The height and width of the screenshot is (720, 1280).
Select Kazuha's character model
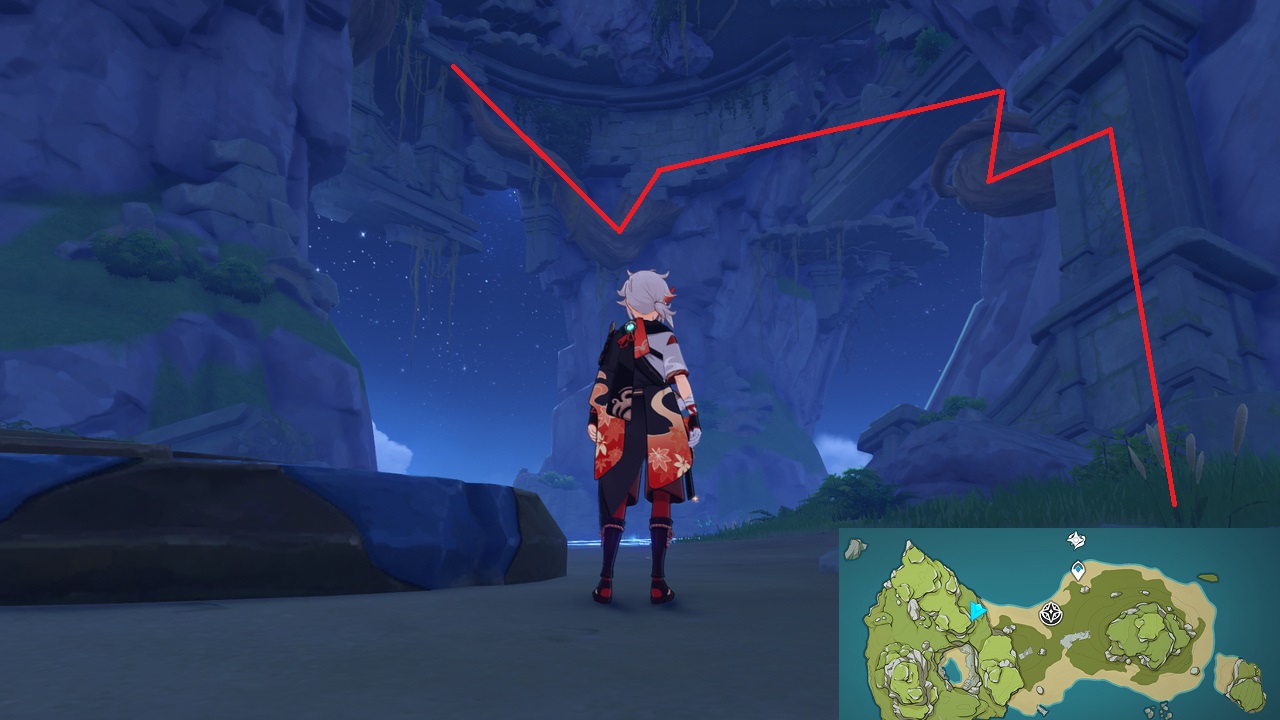point(645,430)
